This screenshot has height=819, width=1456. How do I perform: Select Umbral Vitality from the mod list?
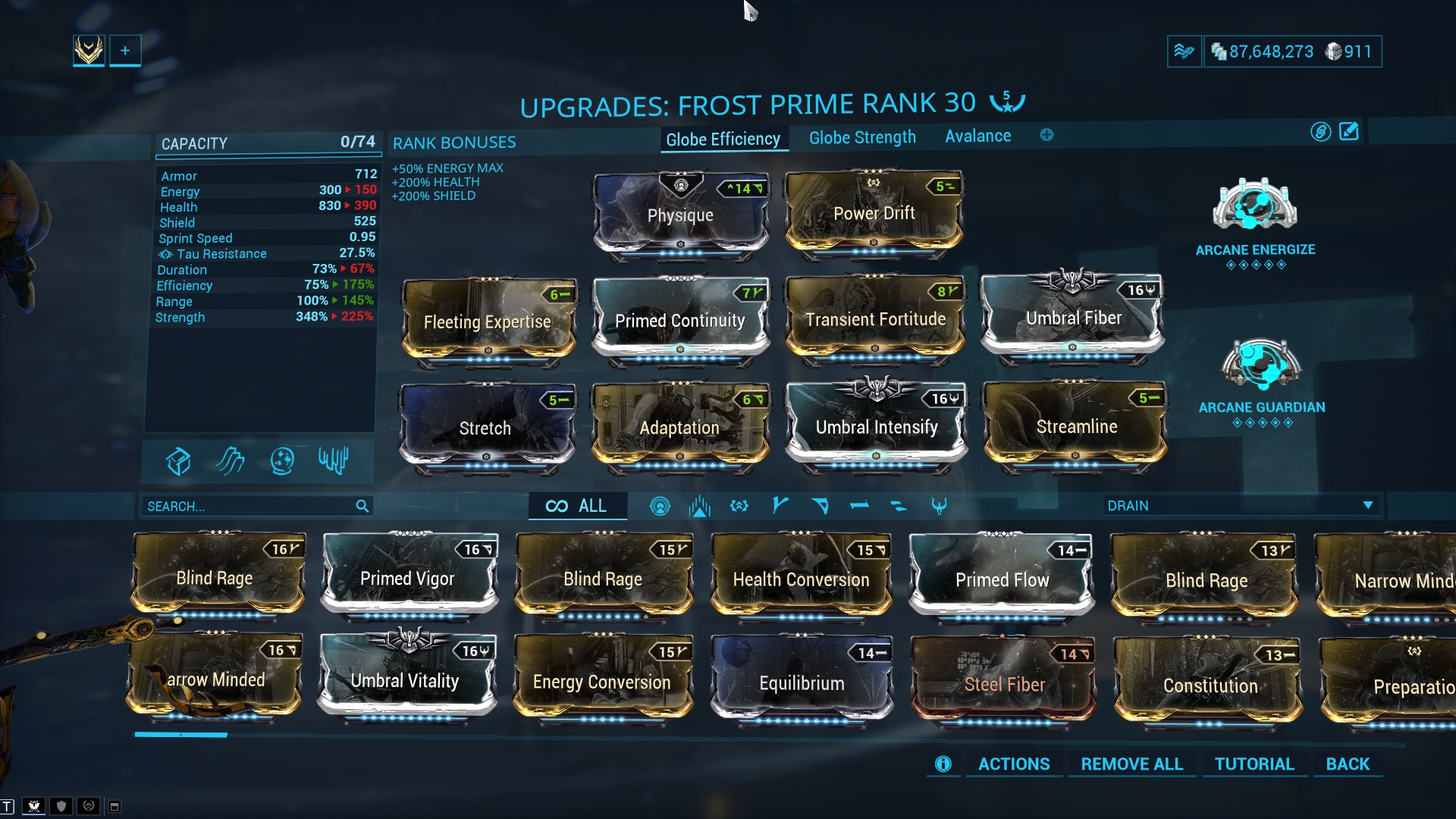(406, 679)
